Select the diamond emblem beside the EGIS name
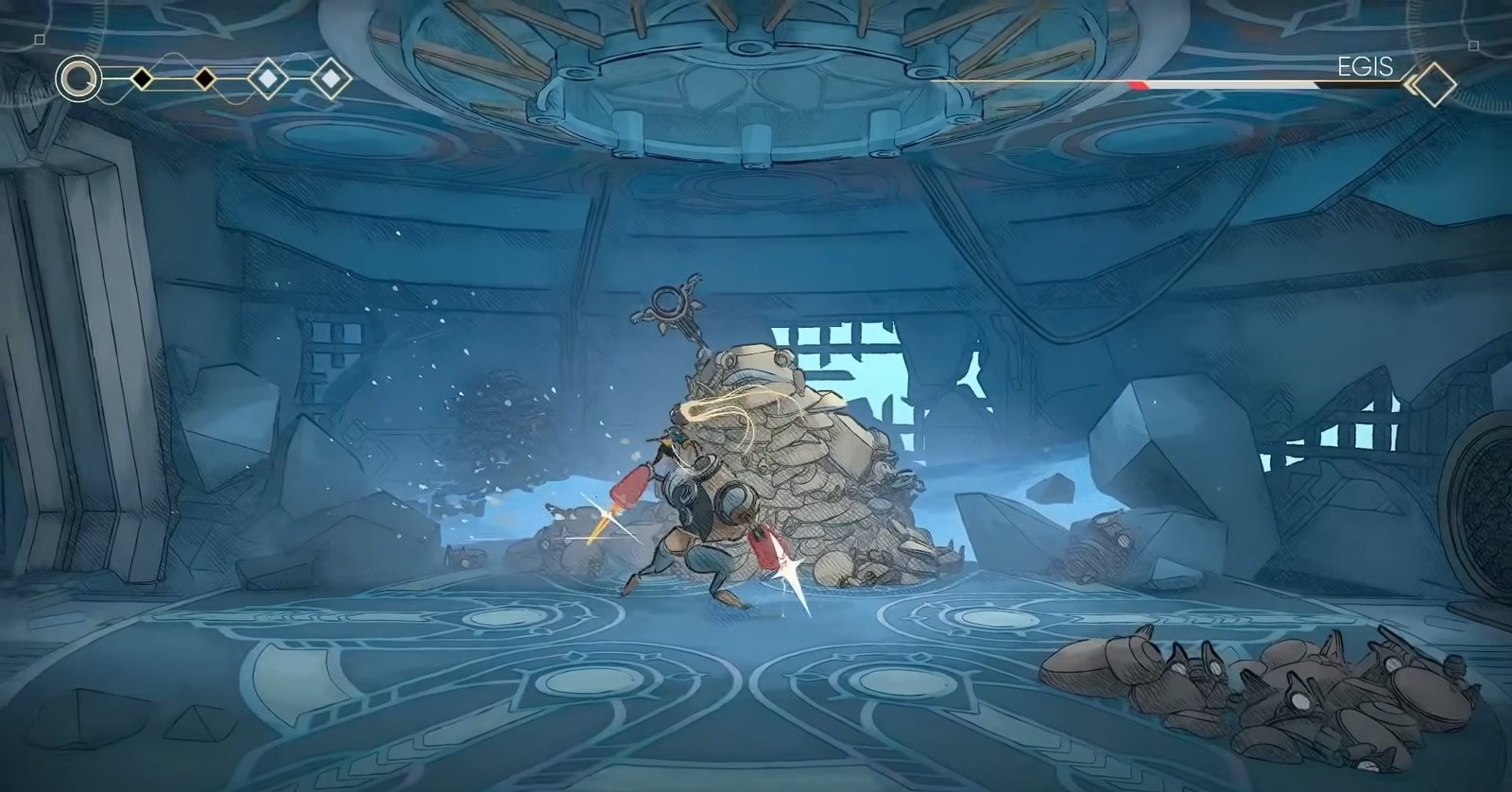Image resolution: width=1512 pixels, height=792 pixels. [1433, 84]
